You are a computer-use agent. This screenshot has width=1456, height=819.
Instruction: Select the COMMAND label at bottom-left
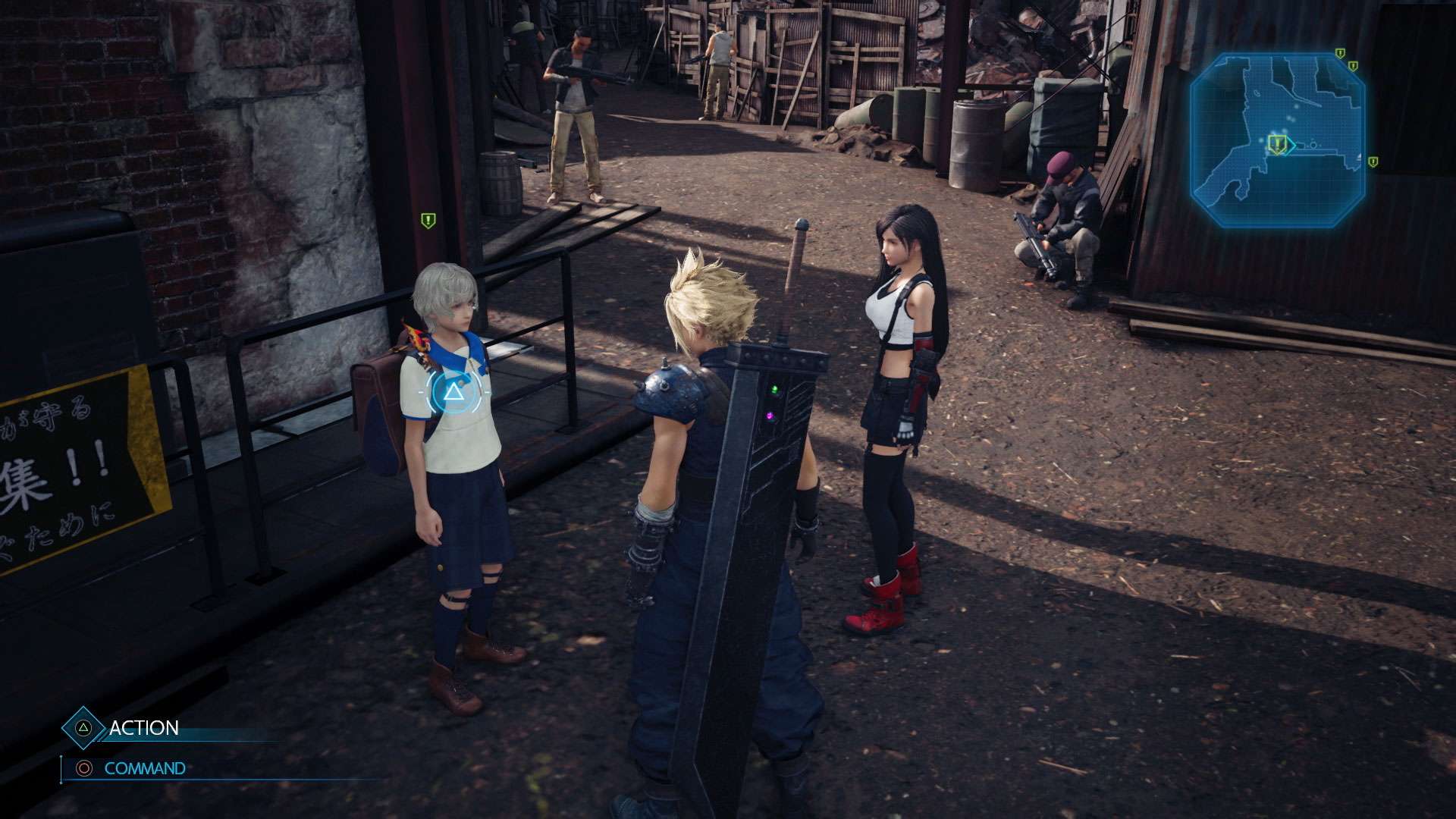tap(146, 768)
